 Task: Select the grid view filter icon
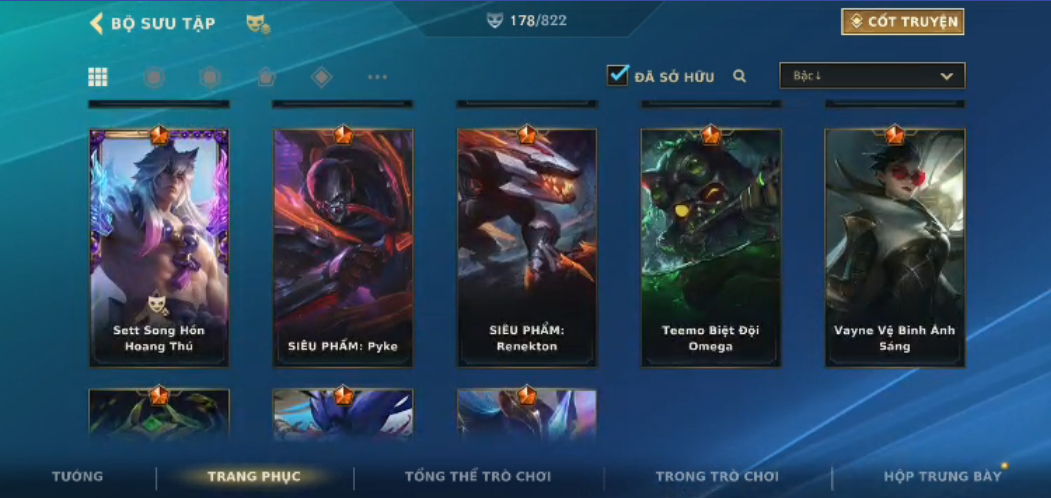[98, 77]
